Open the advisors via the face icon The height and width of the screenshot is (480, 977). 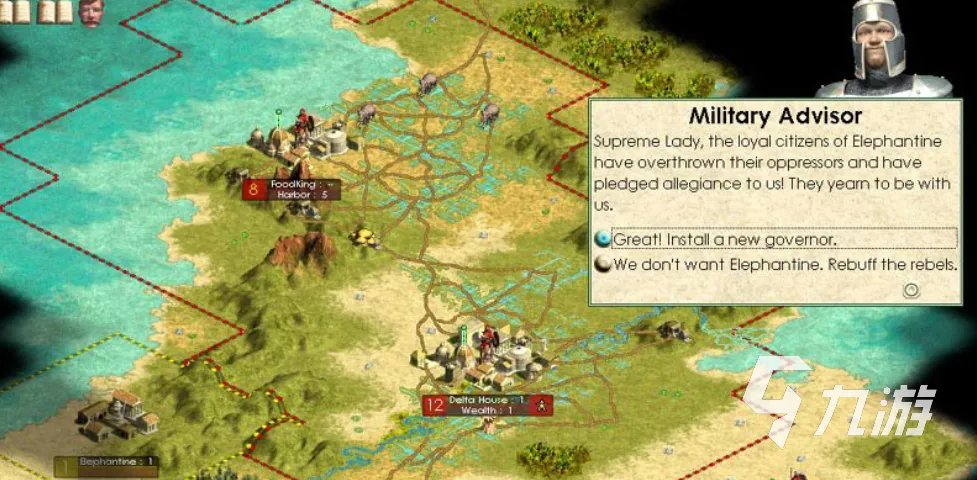click(92, 13)
